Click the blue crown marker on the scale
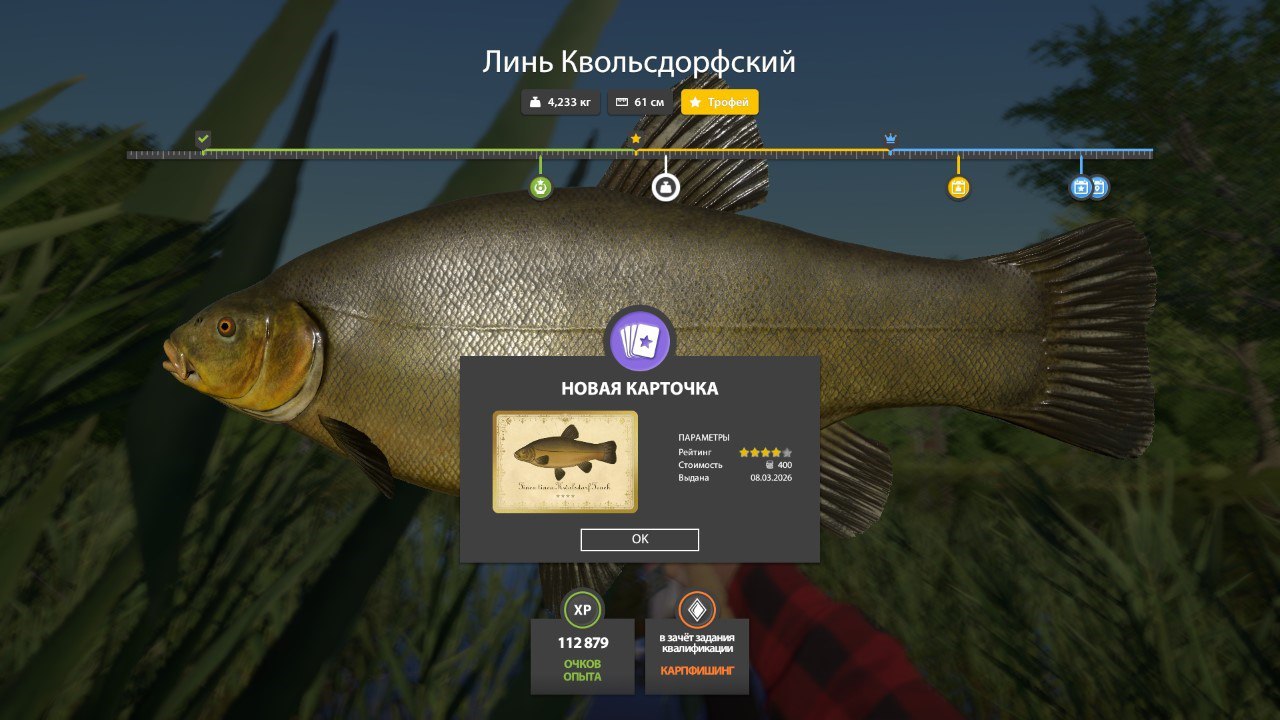This screenshot has height=720, width=1280. 890,138
